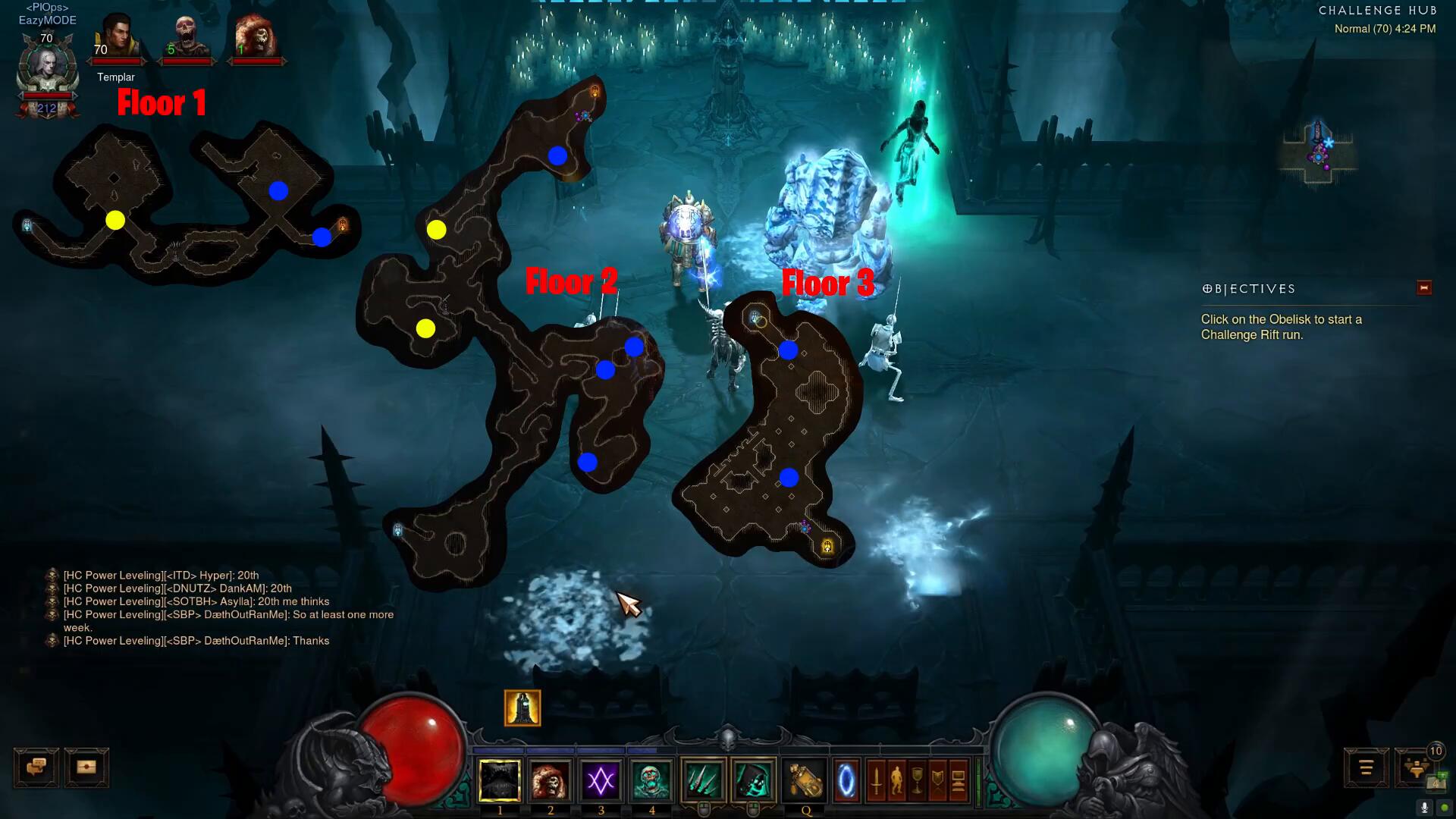Viewport: 1456px width, 819px height.
Task: Select the Templar follower portrait
Action: [116, 38]
